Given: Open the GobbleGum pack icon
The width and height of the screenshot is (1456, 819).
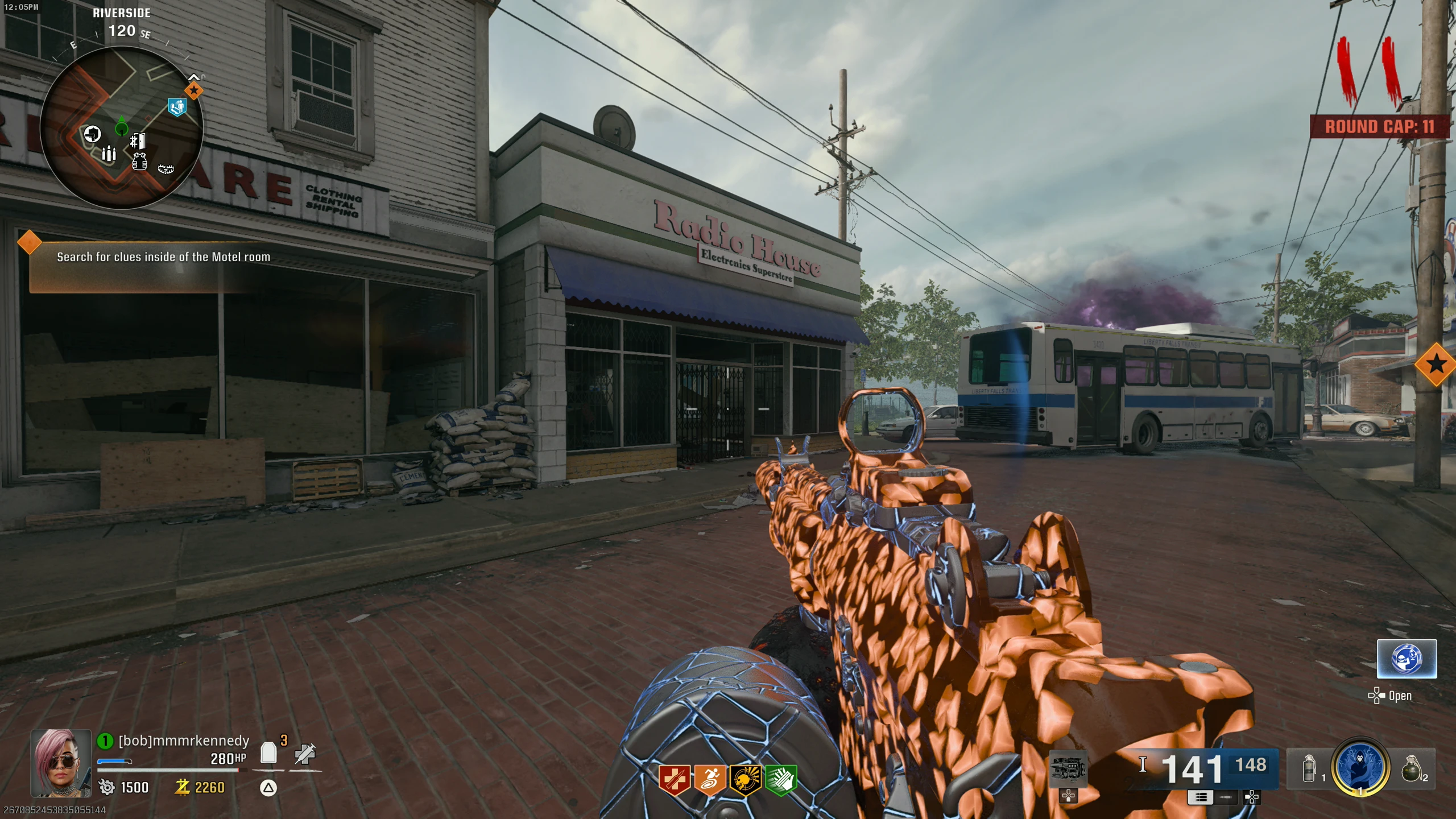Looking at the screenshot, I should 1407,659.
